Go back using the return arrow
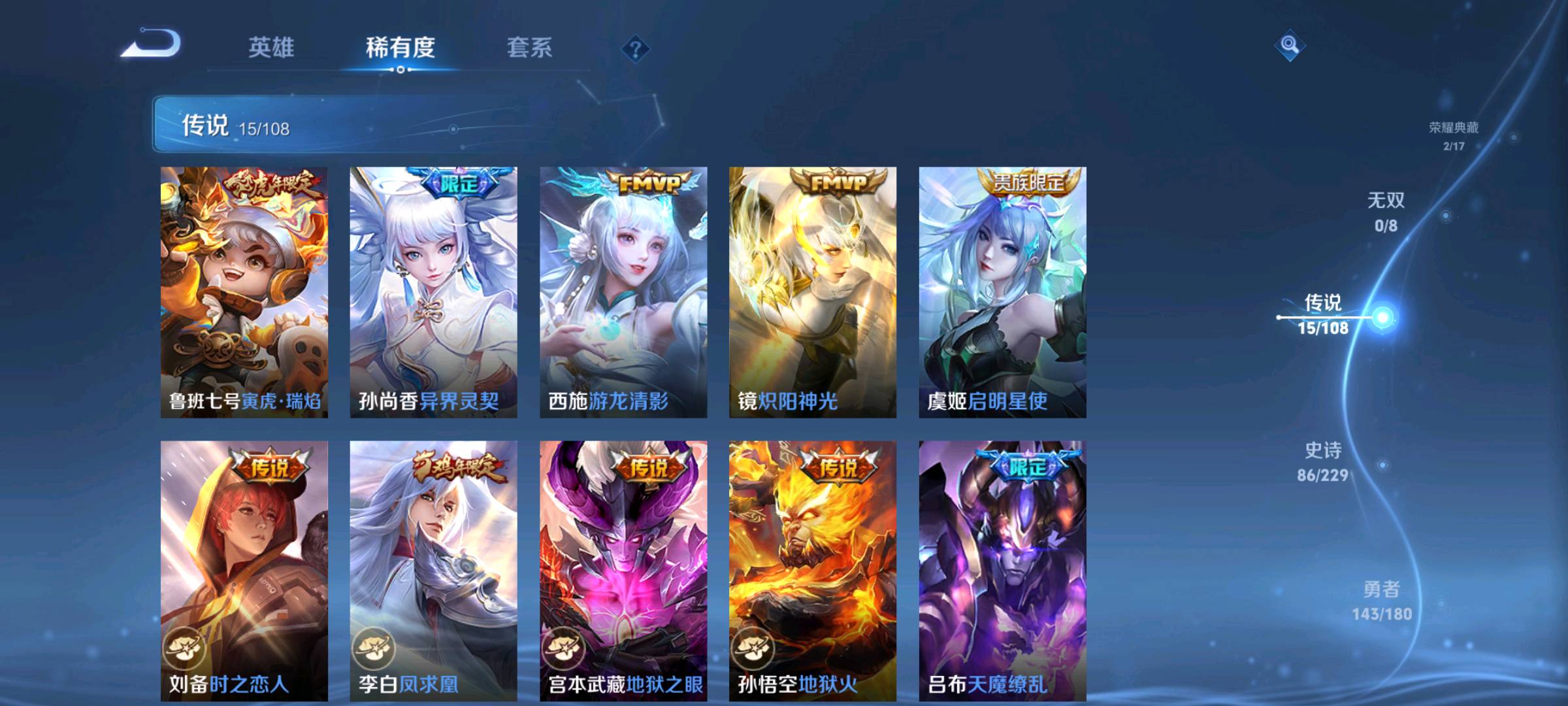 pos(152,44)
